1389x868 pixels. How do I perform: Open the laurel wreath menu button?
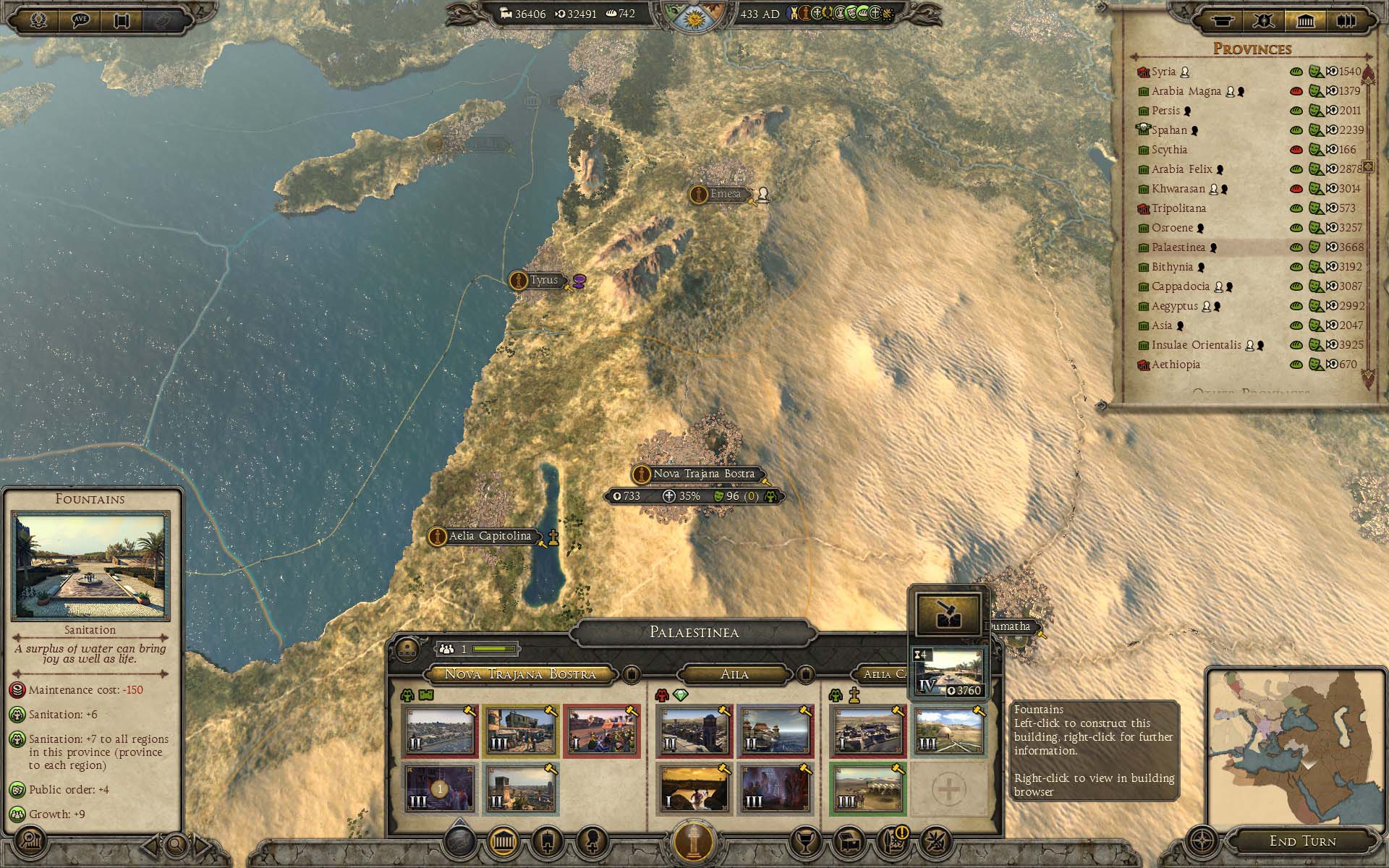[38, 20]
